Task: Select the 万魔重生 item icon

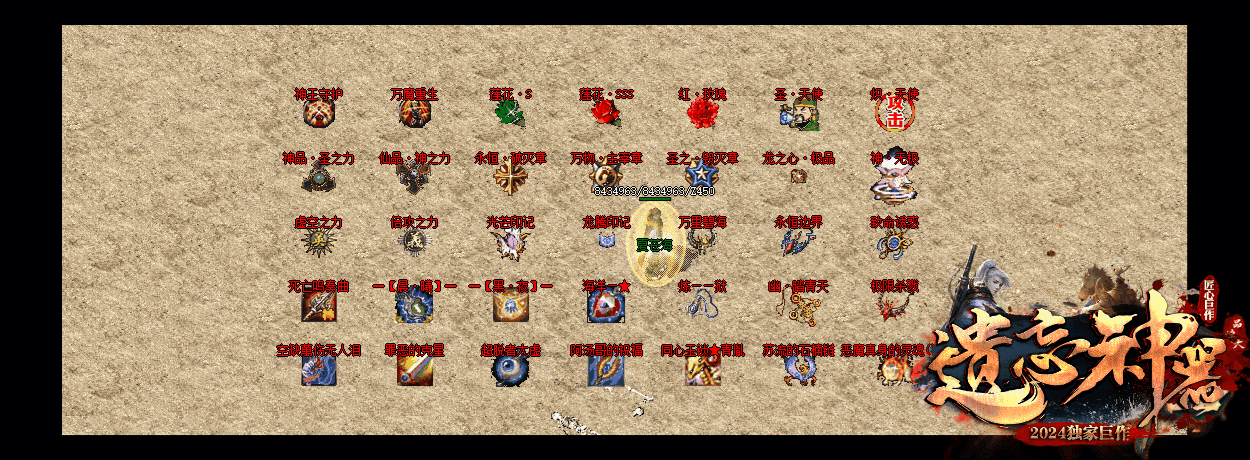Action: (x=414, y=113)
